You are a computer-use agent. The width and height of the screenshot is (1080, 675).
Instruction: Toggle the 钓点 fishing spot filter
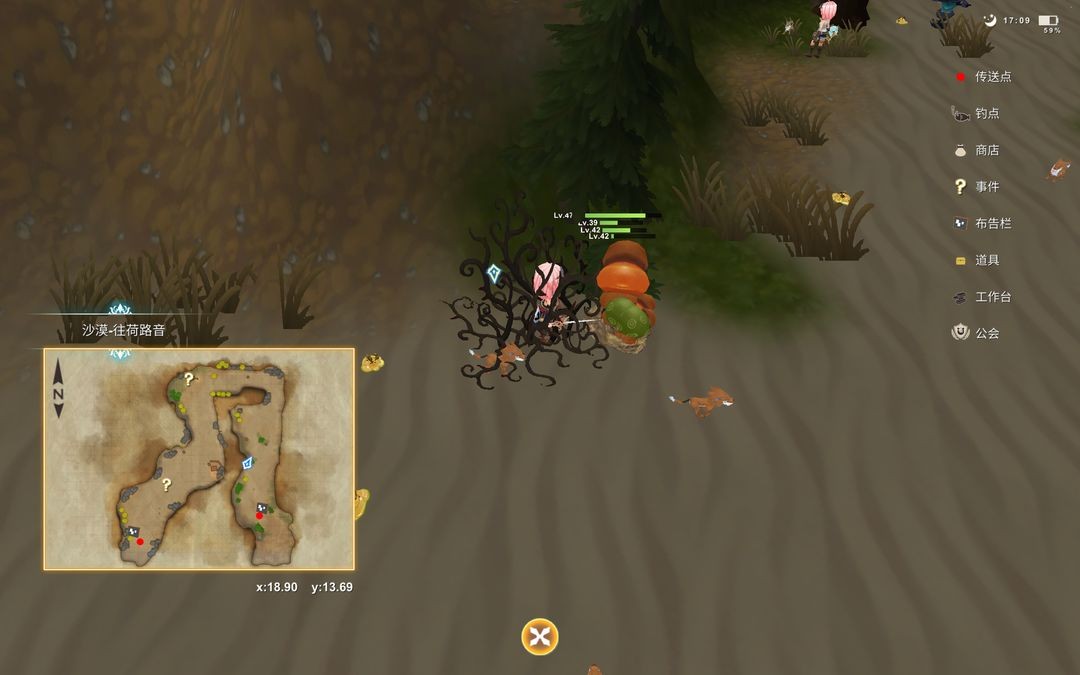coord(977,114)
